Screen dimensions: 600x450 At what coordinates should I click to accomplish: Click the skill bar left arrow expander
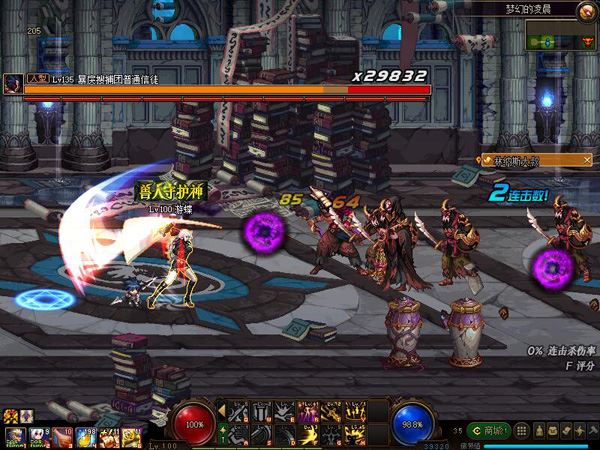[x=223, y=412]
